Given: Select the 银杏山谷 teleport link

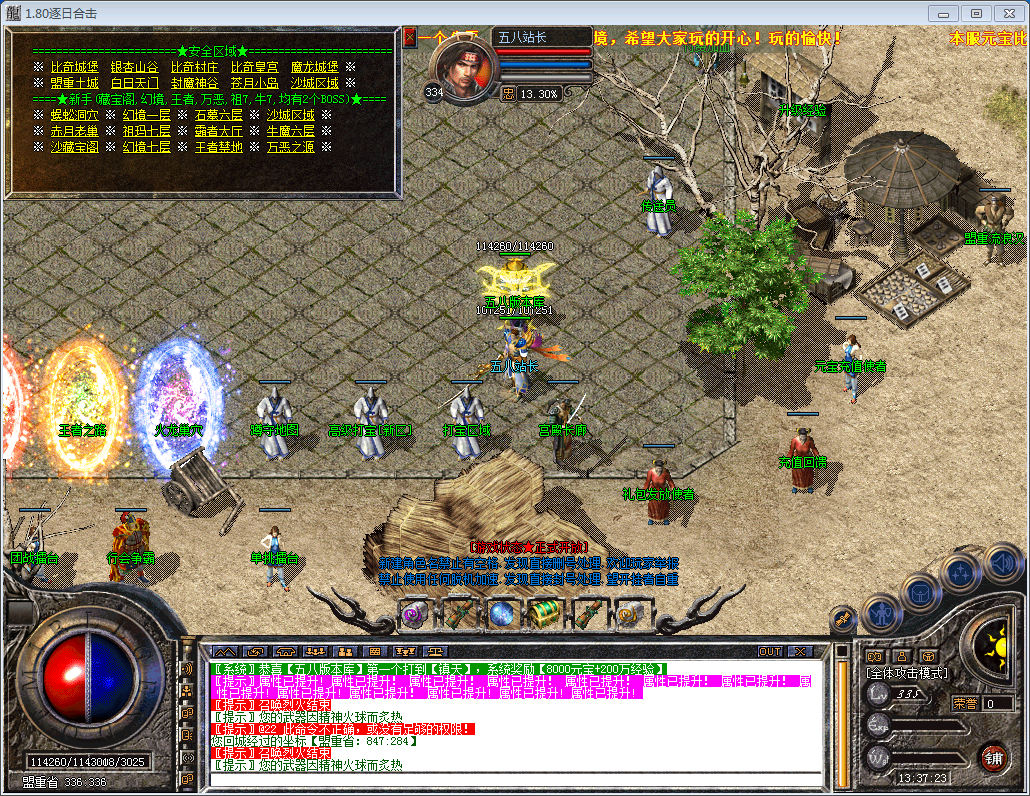Looking at the screenshot, I should (x=135, y=67).
